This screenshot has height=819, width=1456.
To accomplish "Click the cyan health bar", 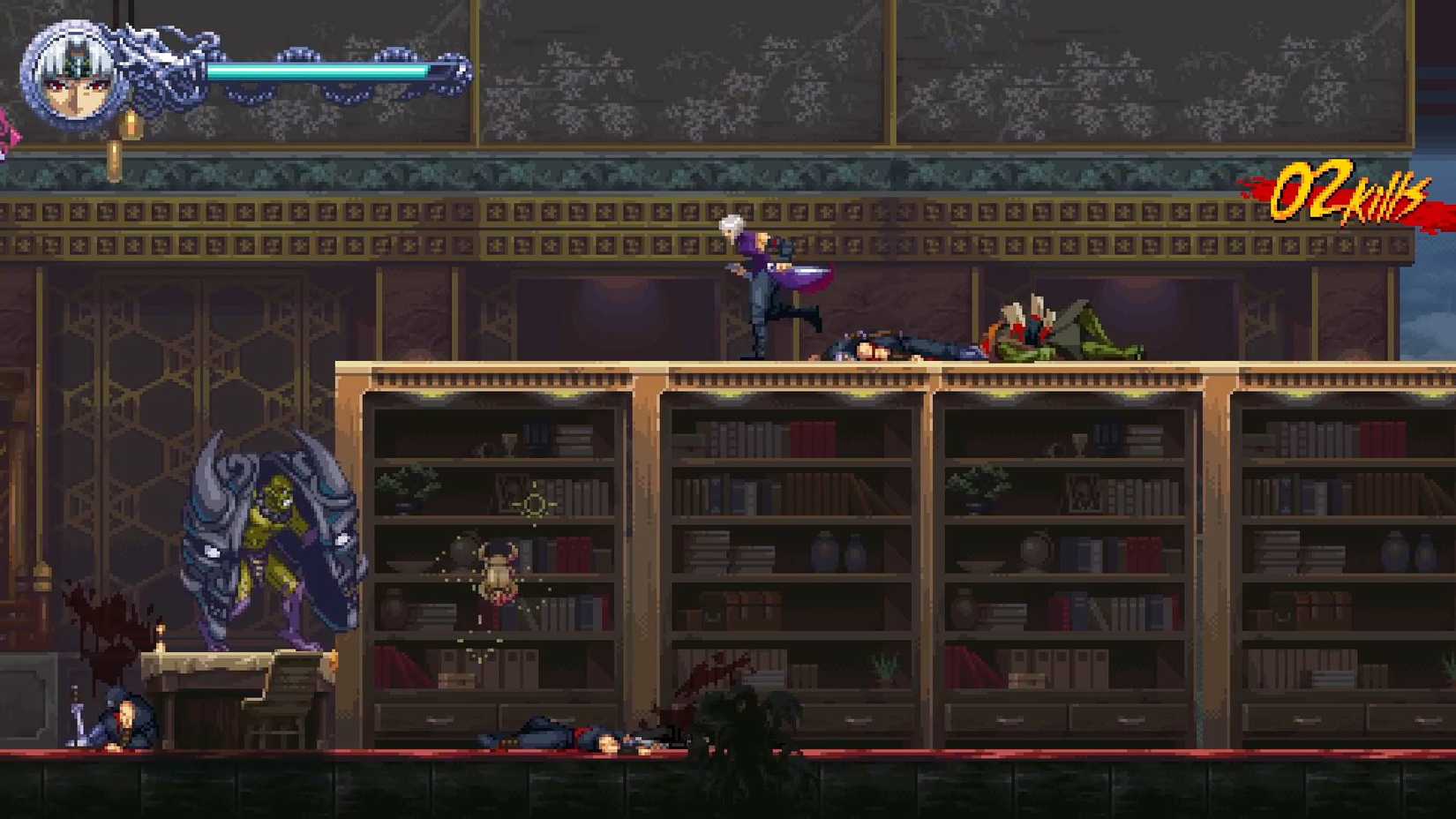I will pos(326,69).
